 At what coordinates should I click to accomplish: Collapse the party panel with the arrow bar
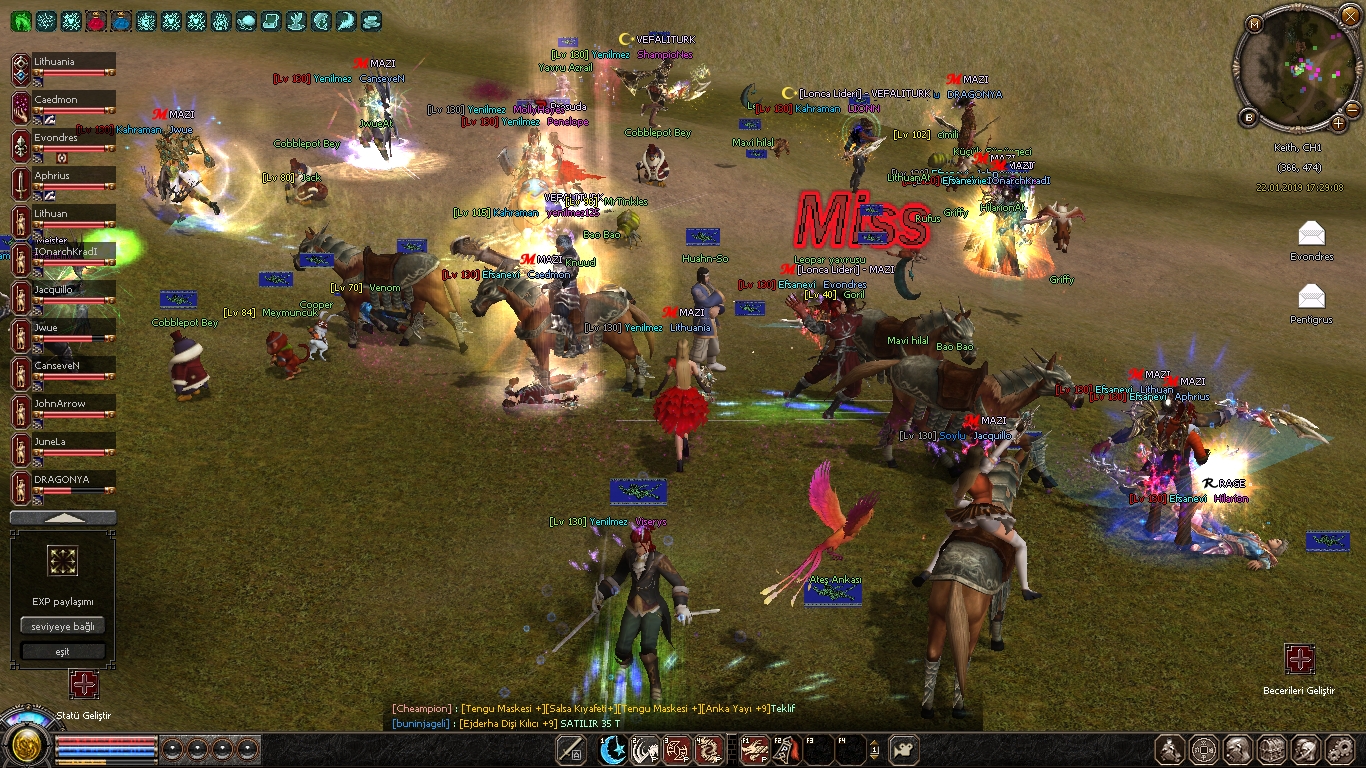click(63, 518)
